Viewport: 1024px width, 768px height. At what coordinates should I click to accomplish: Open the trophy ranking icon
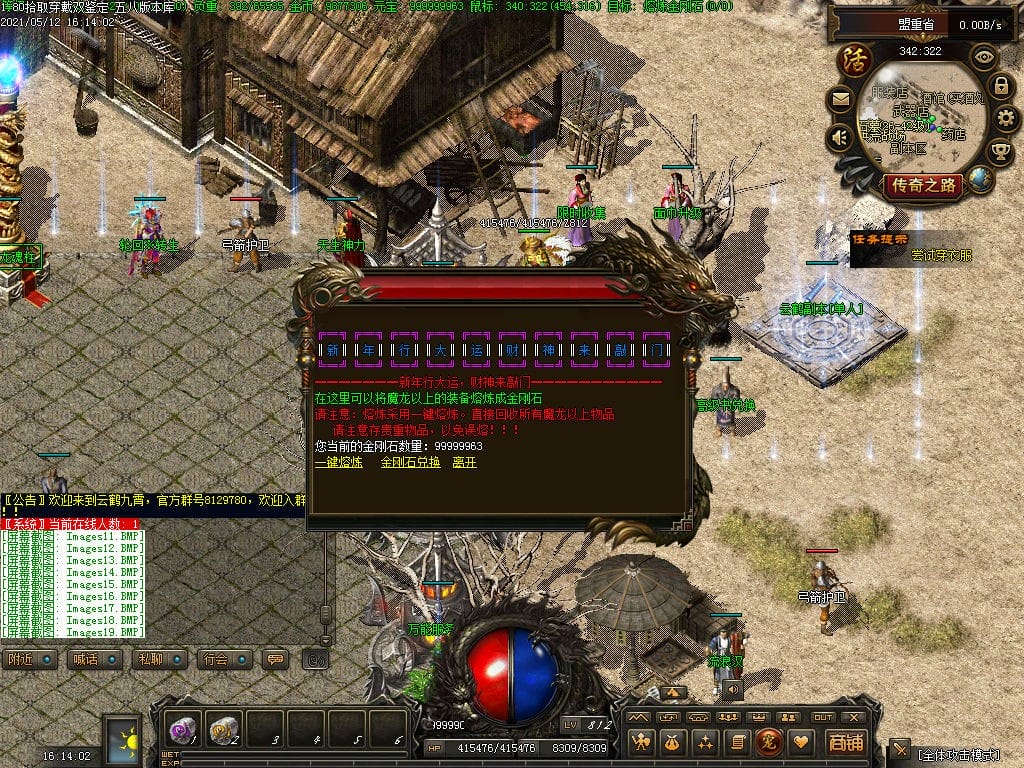click(x=1000, y=151)
